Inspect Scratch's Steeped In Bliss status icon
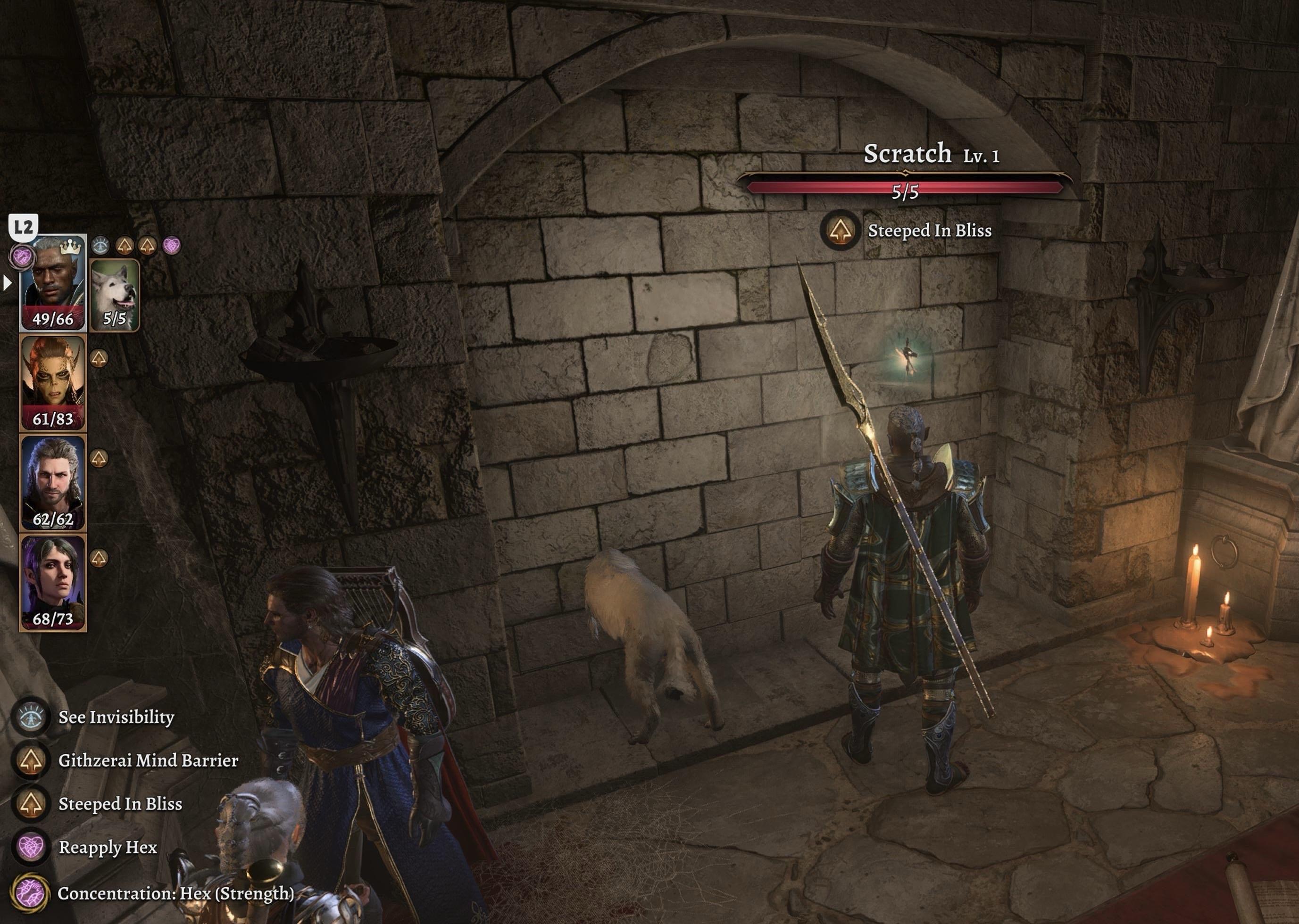1299x924 pixels. pos(840,231)
